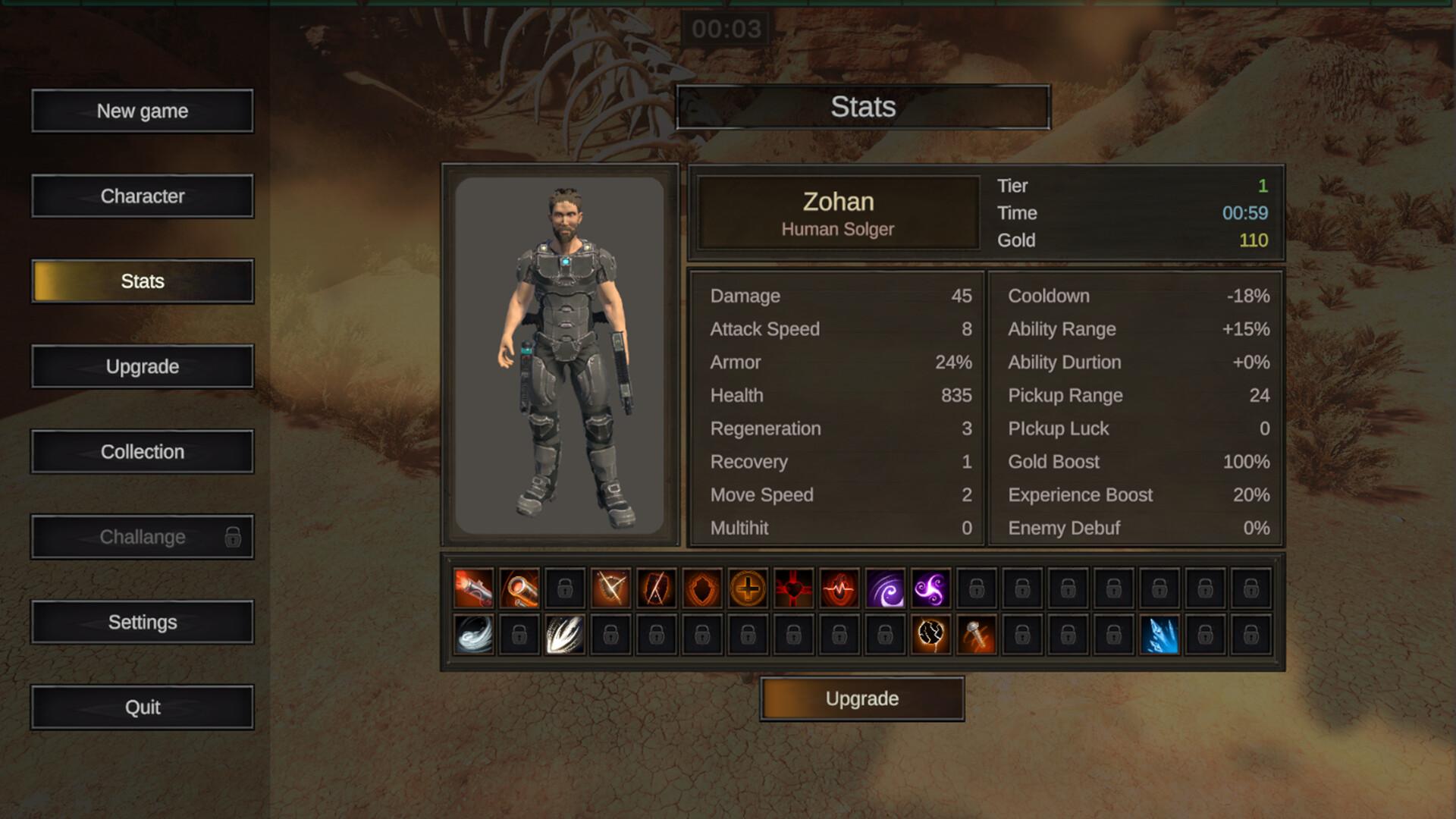Select the cracked dark orb icon

[930, 635]
